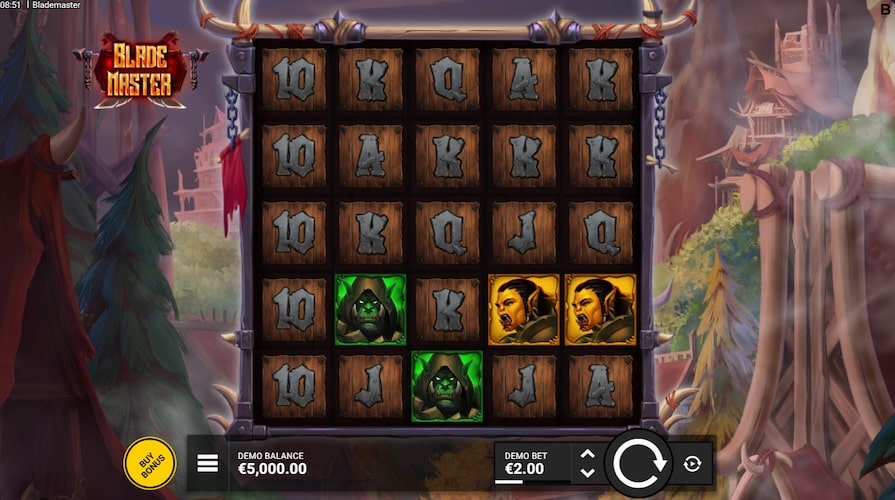Decrease the demo bet with the down arrow
The width and height of the screenshot is (895, 500).
(x=587, y=472)
